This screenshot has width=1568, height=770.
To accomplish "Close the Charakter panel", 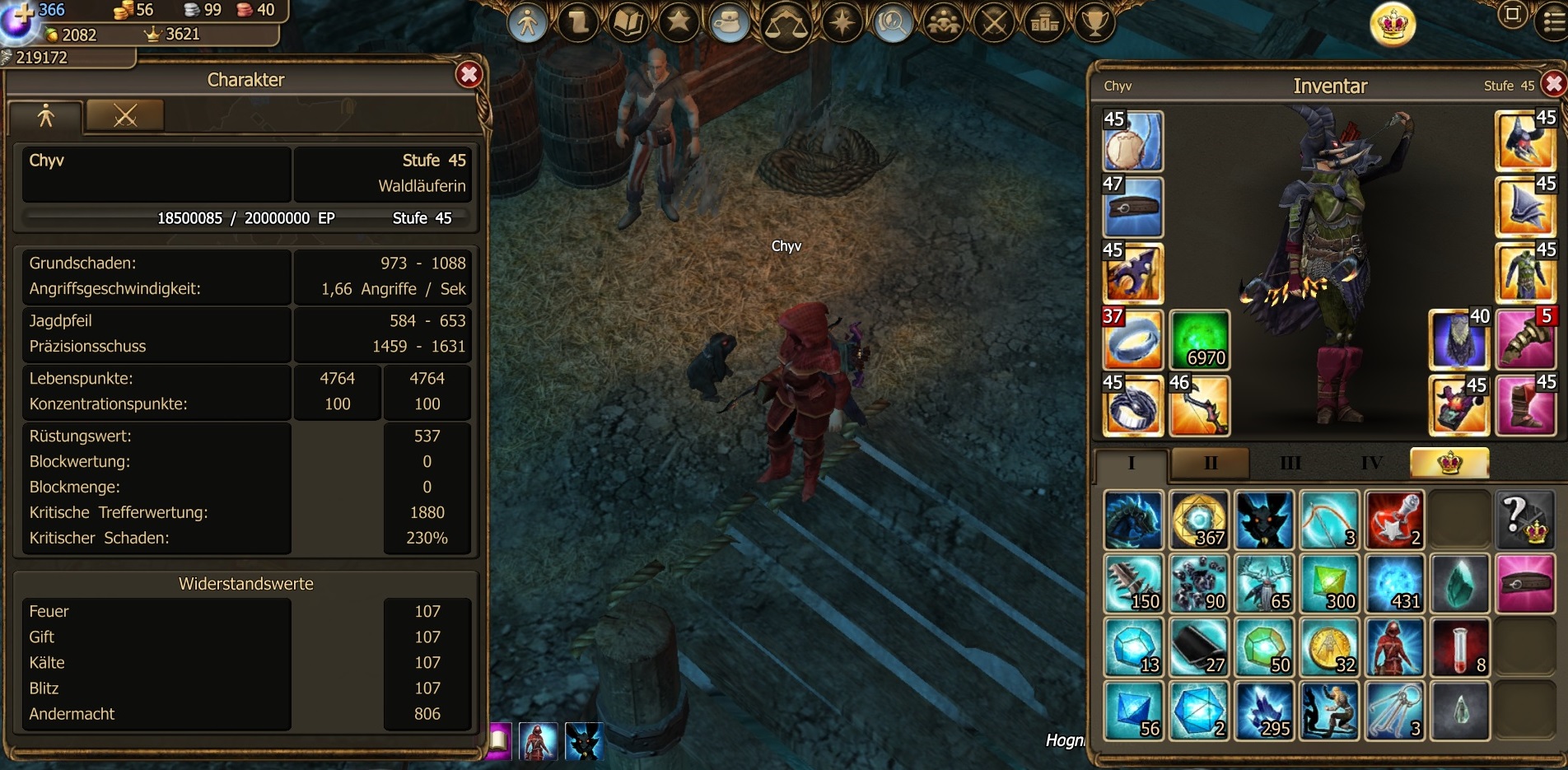I will tap(469, 76).
